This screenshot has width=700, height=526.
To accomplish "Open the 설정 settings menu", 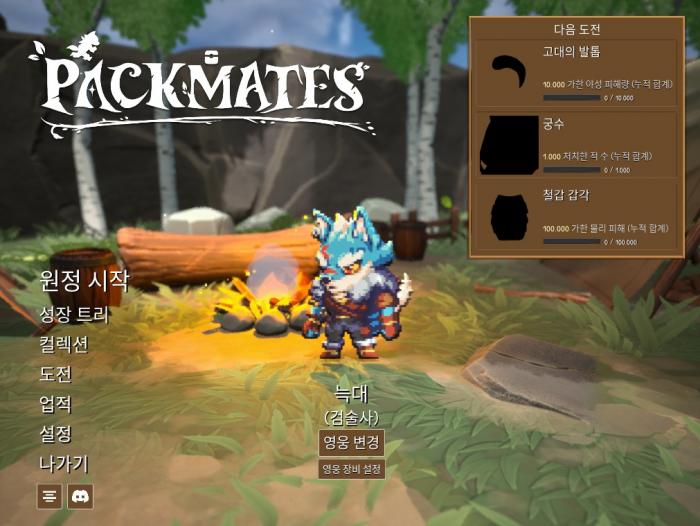I will (x=55, y=434).
